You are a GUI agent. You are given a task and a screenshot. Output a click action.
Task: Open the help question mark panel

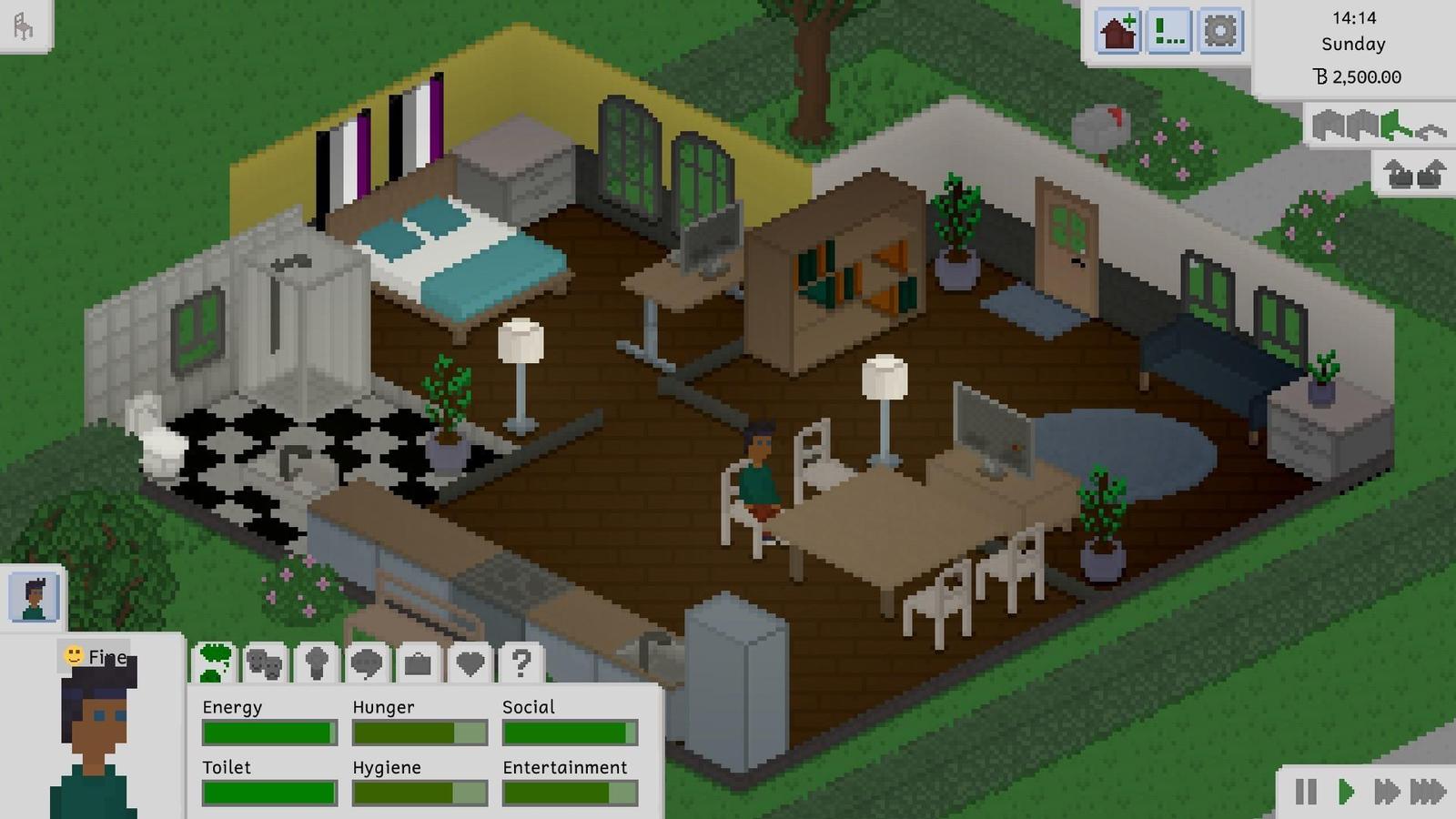pos(520,664)
